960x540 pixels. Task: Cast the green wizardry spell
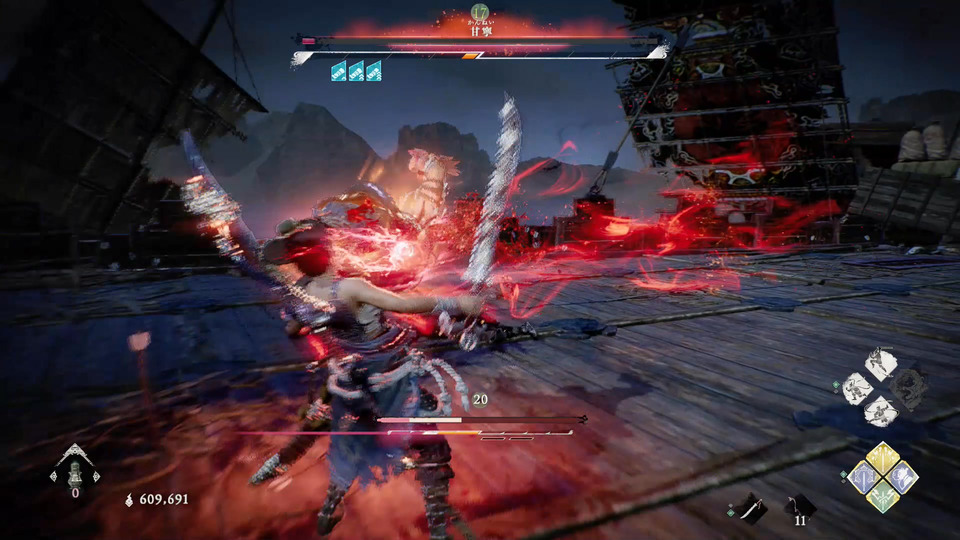[882, 495]
